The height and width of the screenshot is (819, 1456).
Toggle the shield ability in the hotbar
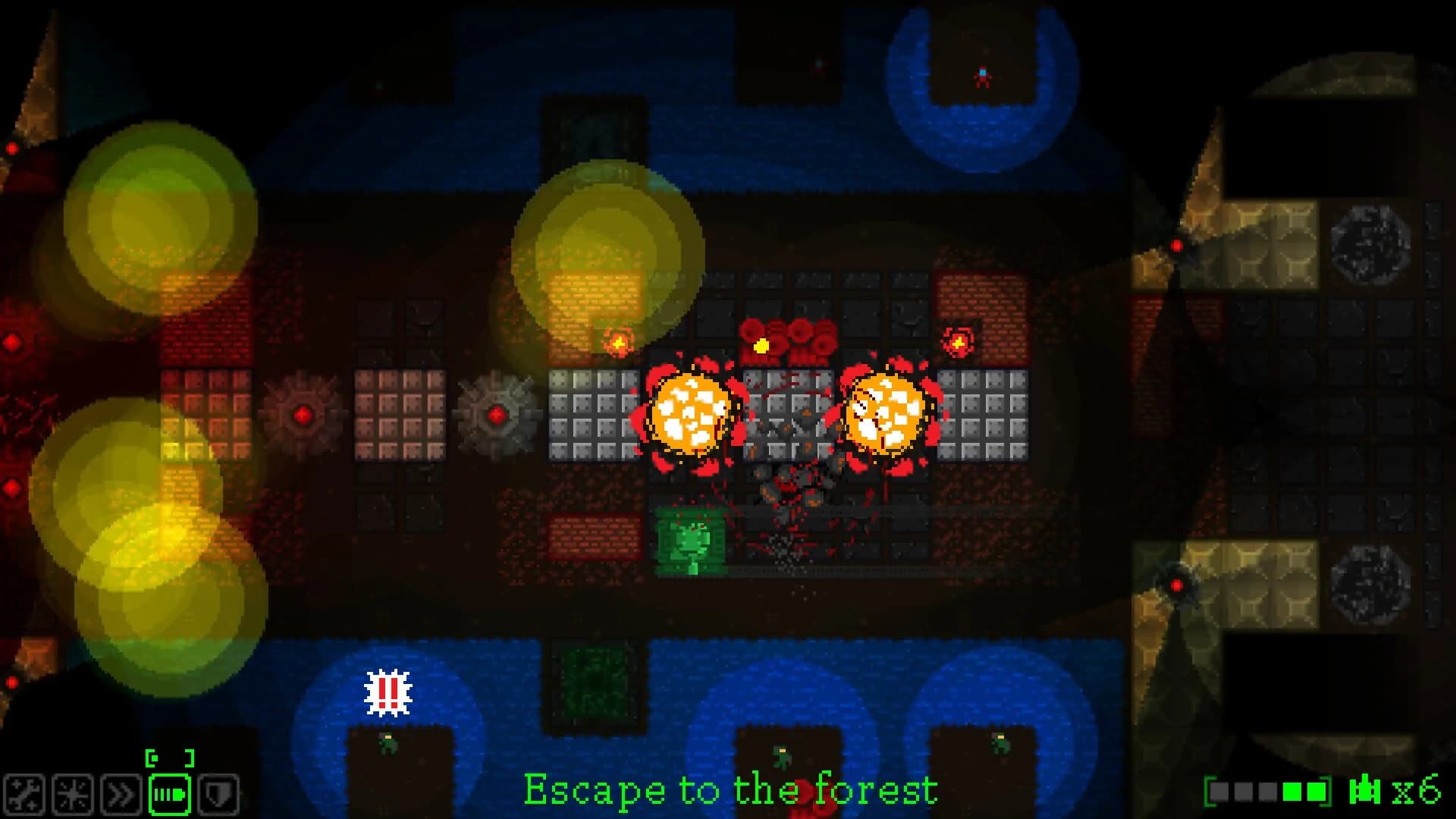(218, 793)
